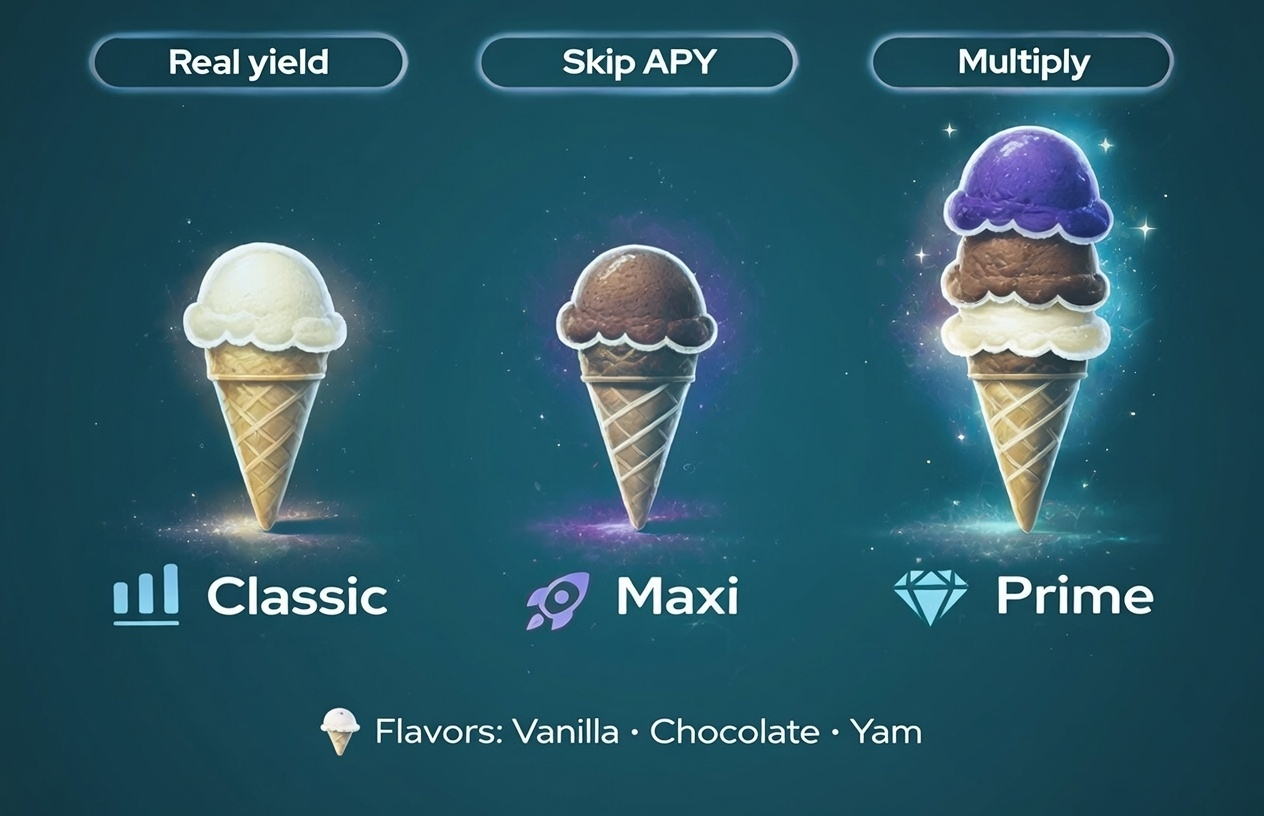Click the Real yield pill button
The image size is (1264, 816).
coord(249,63)
